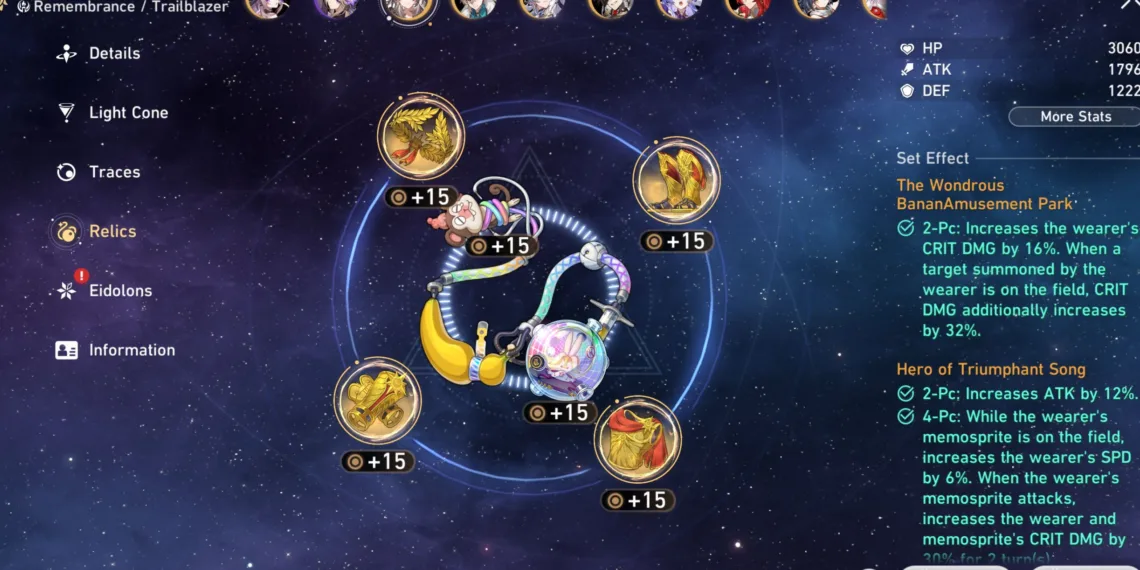The height and width of the screenshot is (570, 1140).
Task: Open the Details menu entry
Action: click(x=113, y=54)
